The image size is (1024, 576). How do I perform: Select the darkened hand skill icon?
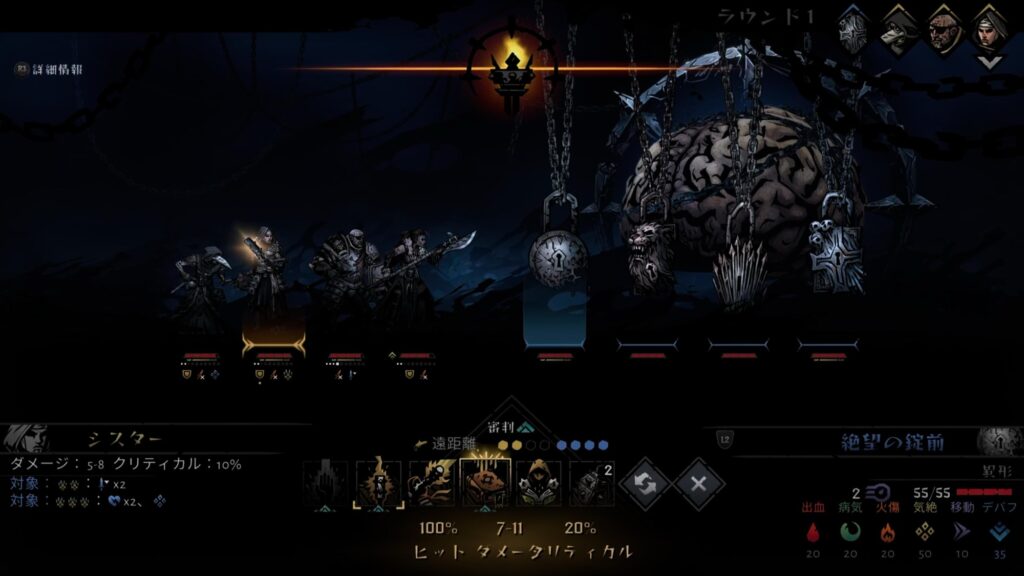(326, 483)
